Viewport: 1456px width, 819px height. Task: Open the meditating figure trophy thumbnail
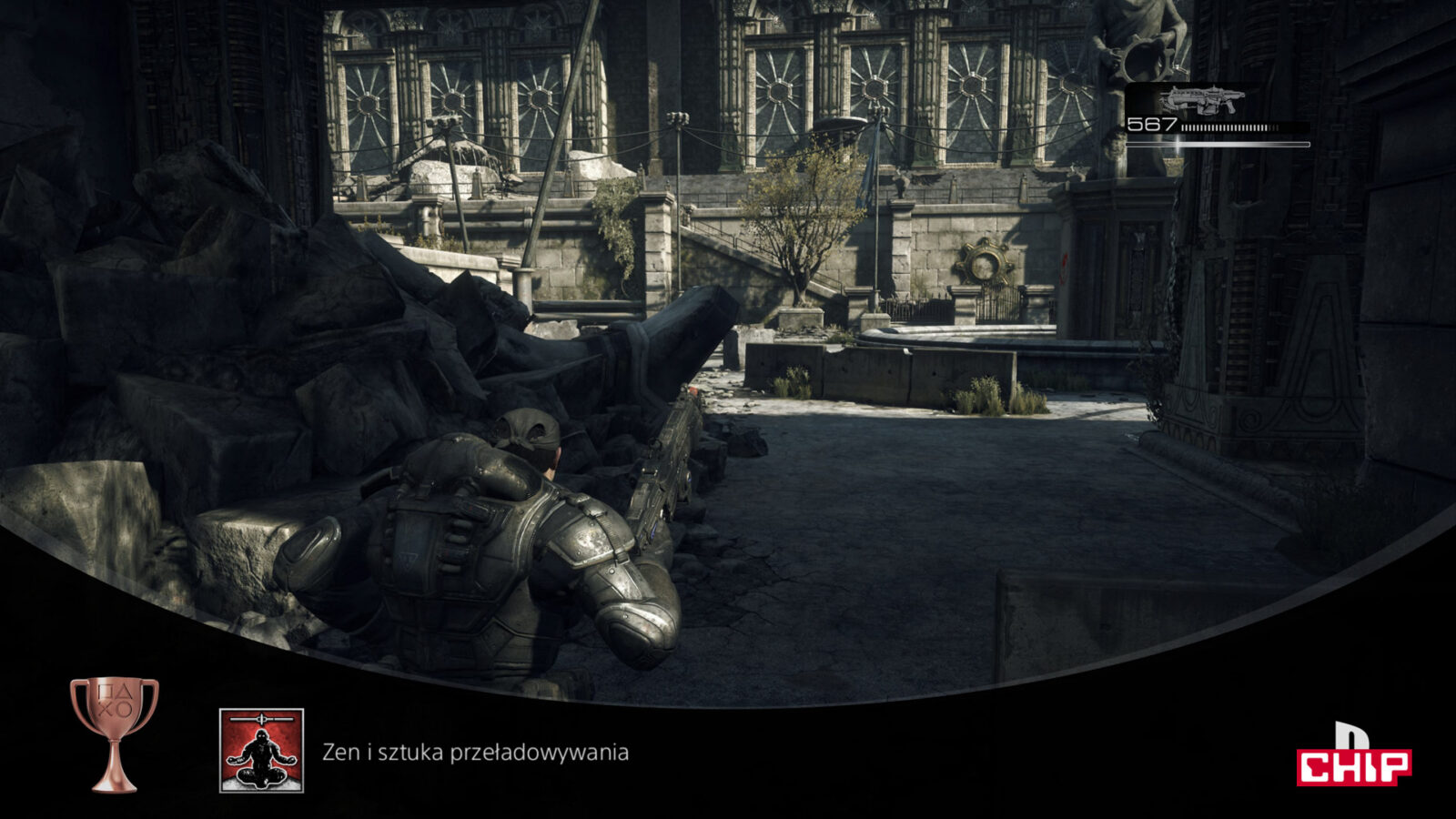[x=261, y=751]
